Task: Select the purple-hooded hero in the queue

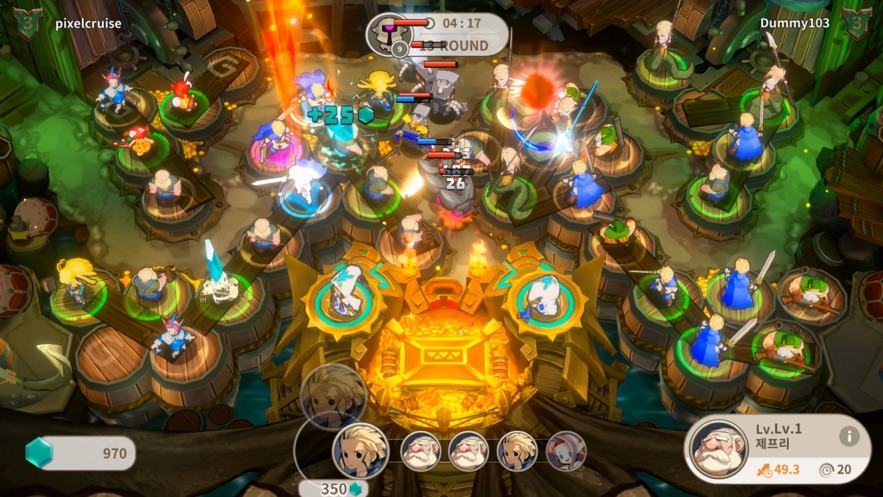Action: tap(566, 451)
